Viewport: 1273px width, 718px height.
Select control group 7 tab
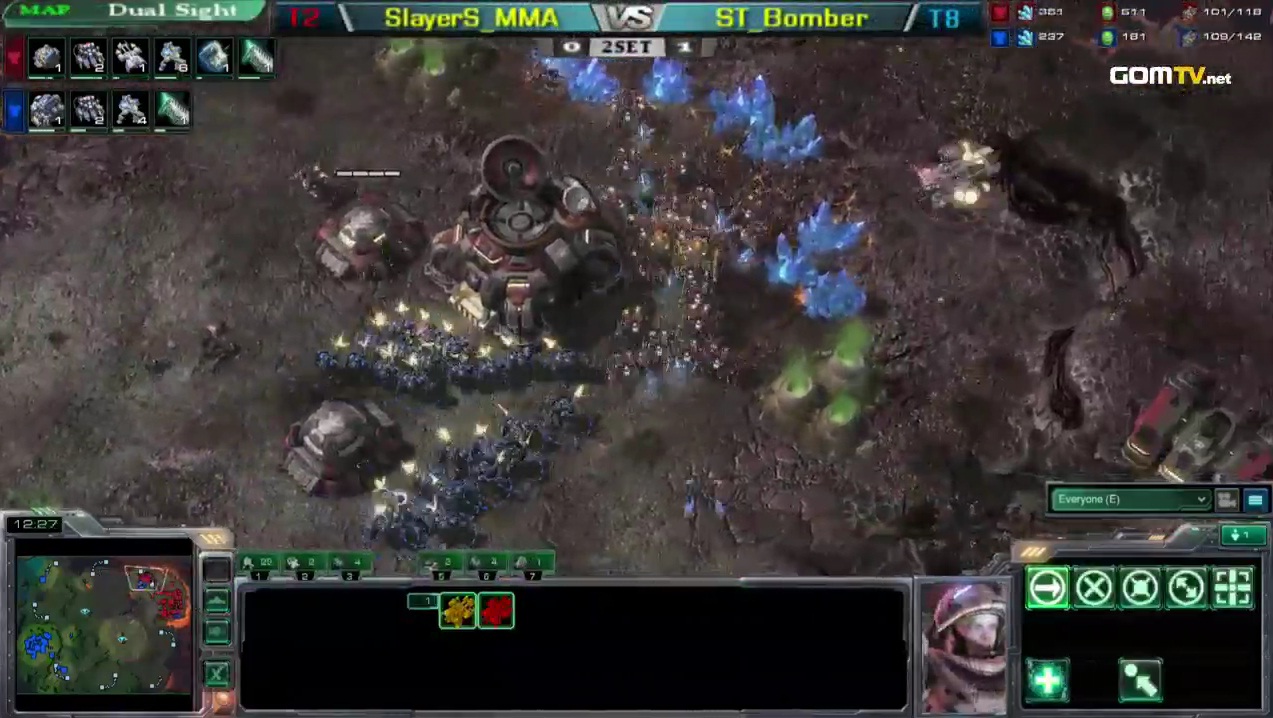[533, 564]
